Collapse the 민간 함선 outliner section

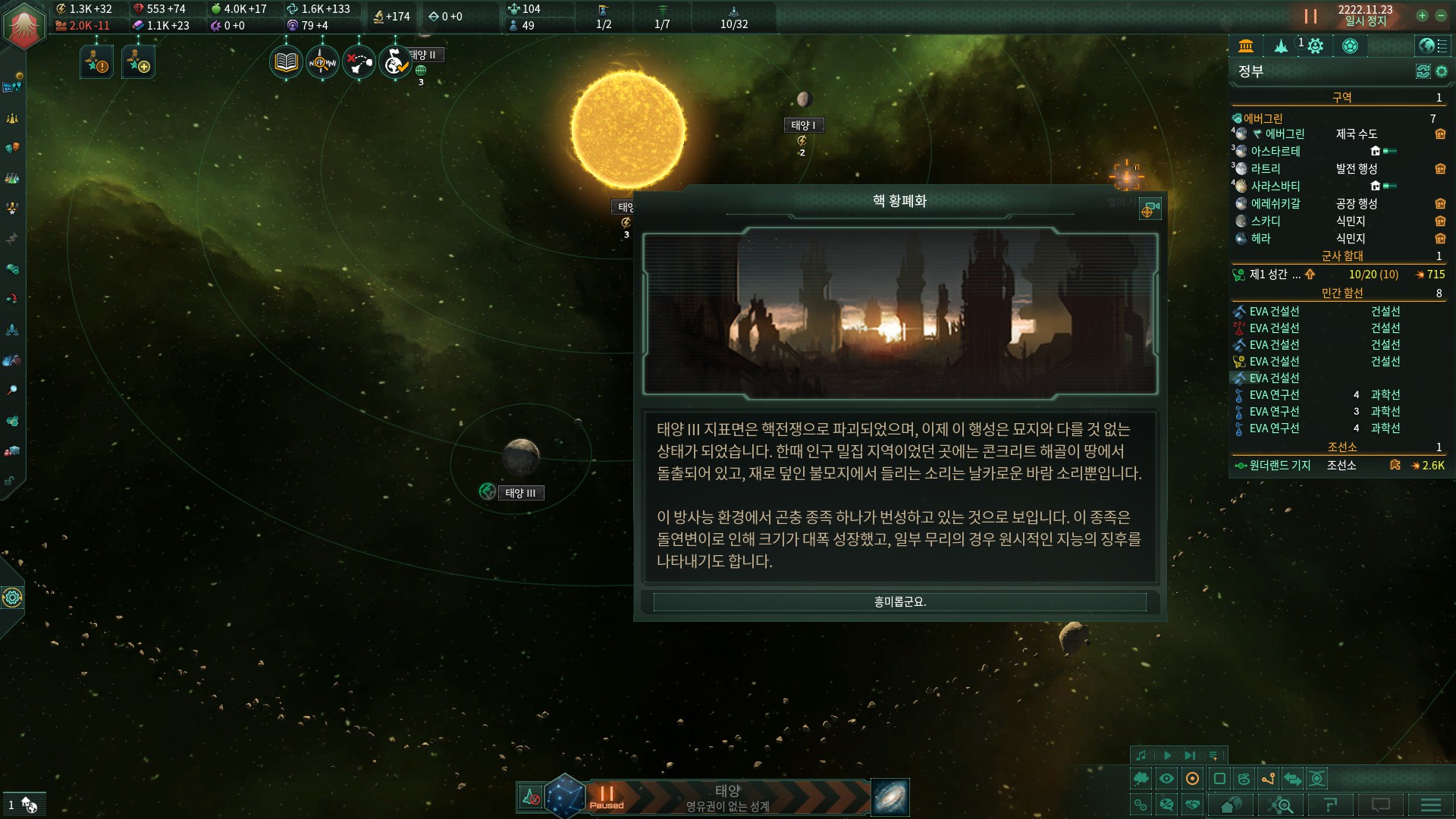(x=1341, y=293)
